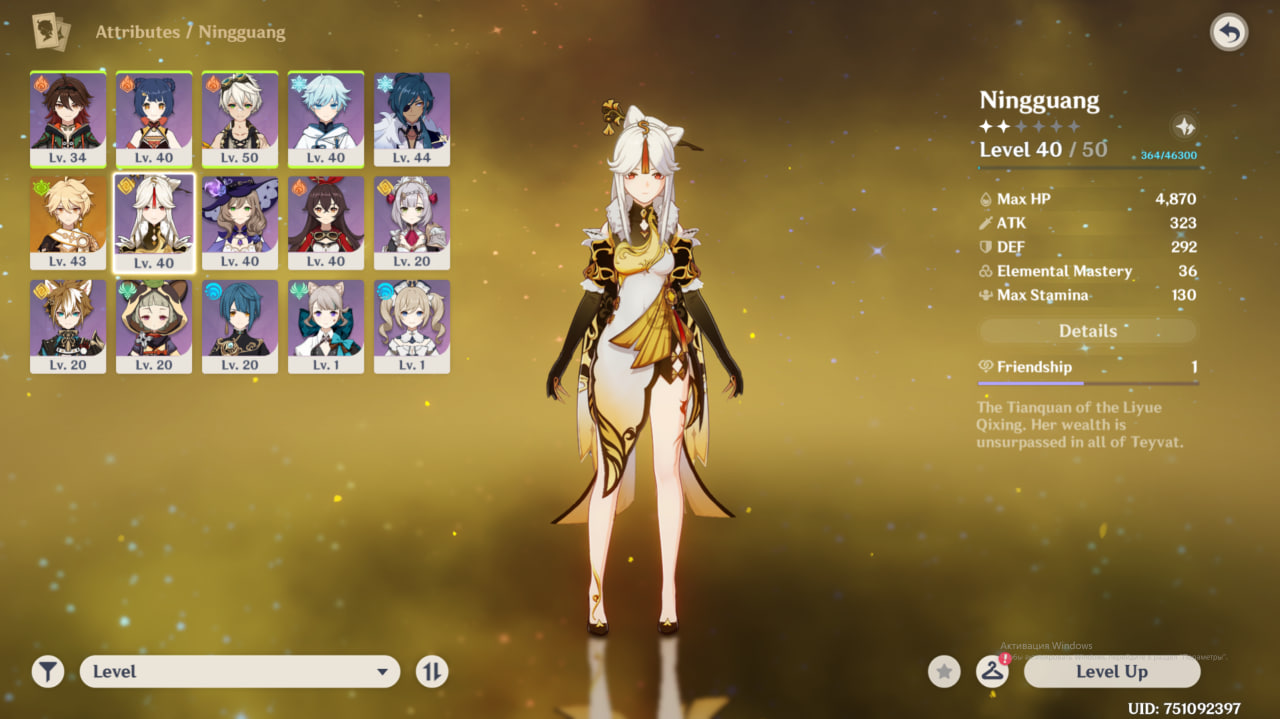
Task: Select Xingqiu's Lv. 20 portrait
Action: (240, 326)
